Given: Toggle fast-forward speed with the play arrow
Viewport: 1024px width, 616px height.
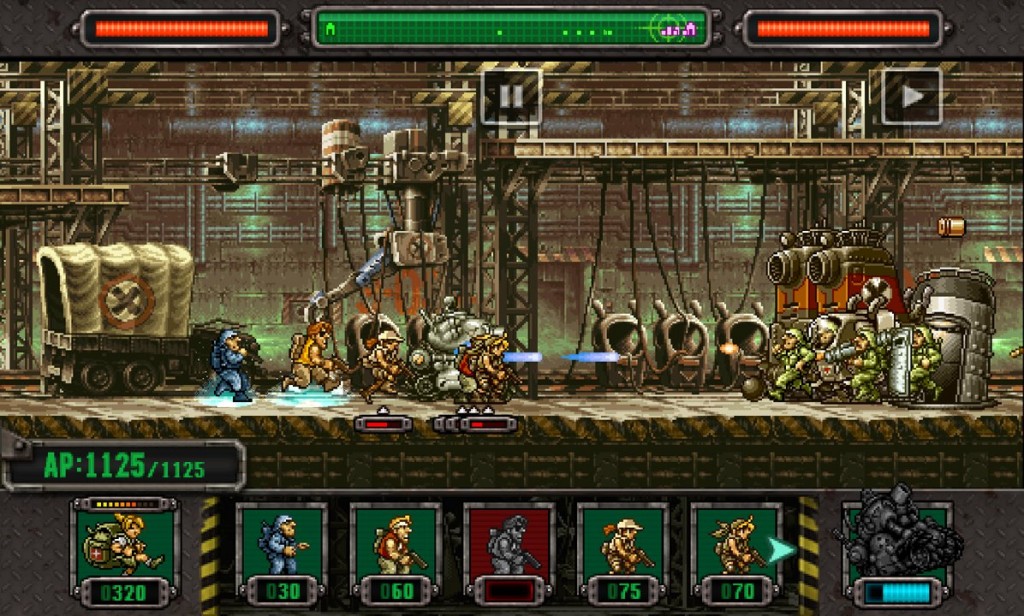Looking at the screenshot, I should pyautogui.click(x=912, y=96).
